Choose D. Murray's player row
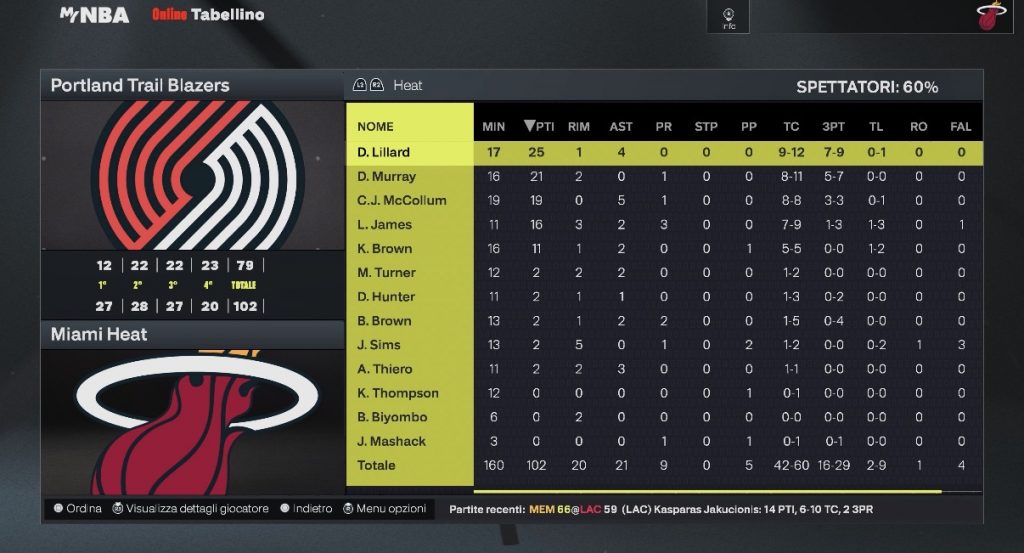 click(386, 177)
